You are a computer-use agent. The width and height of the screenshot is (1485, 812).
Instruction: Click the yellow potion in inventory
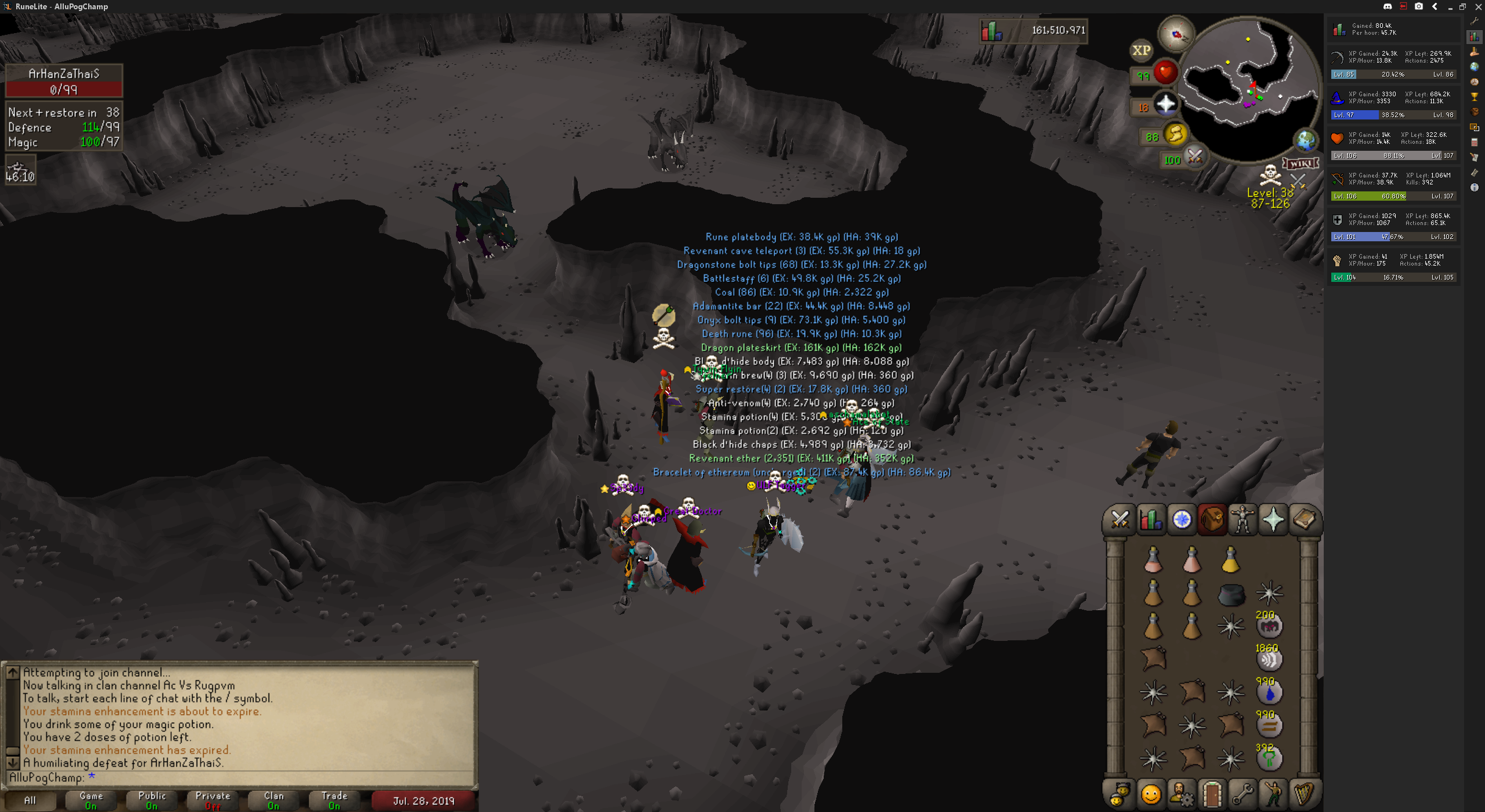coord(1230,560)
